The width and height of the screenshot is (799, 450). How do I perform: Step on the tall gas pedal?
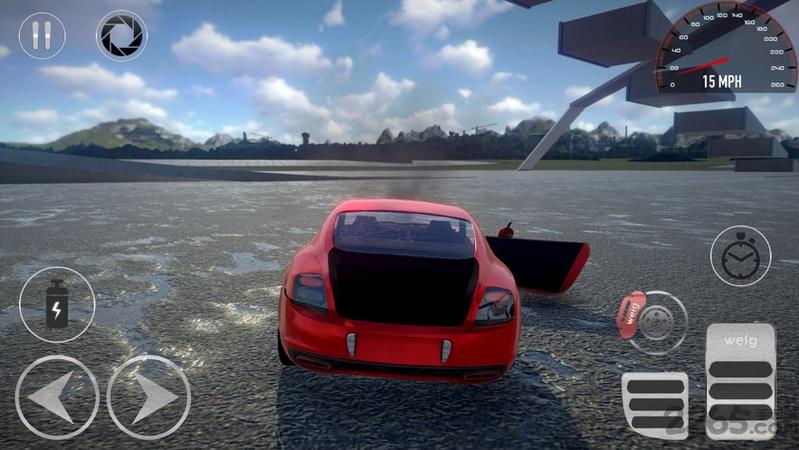[740, 381]
